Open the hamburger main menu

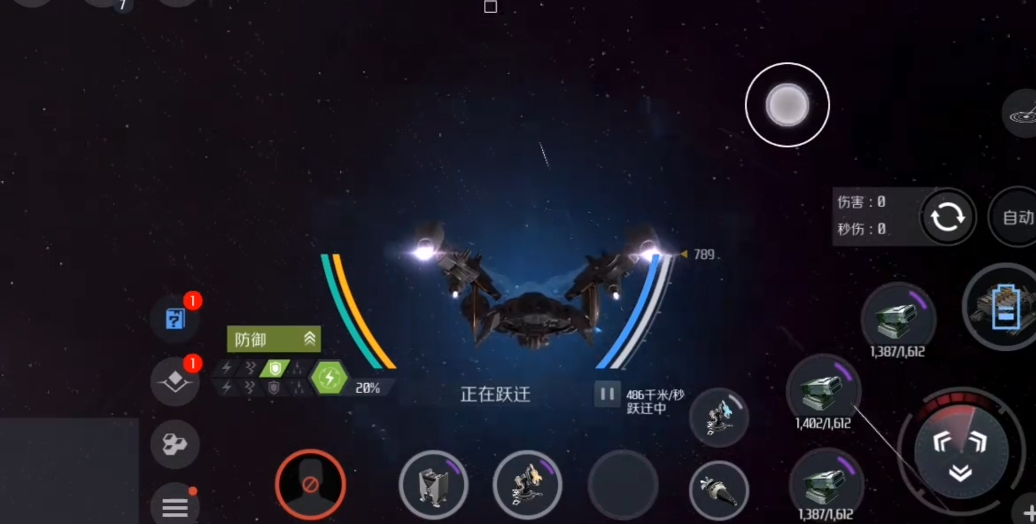pyautogui.click(x=175, y=507)
